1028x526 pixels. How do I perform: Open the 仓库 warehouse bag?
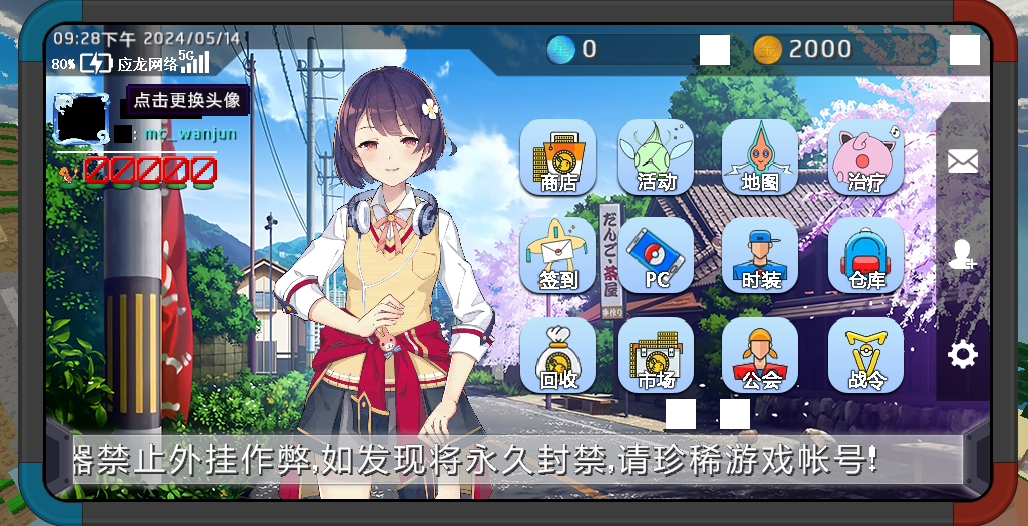click(866, 255)
